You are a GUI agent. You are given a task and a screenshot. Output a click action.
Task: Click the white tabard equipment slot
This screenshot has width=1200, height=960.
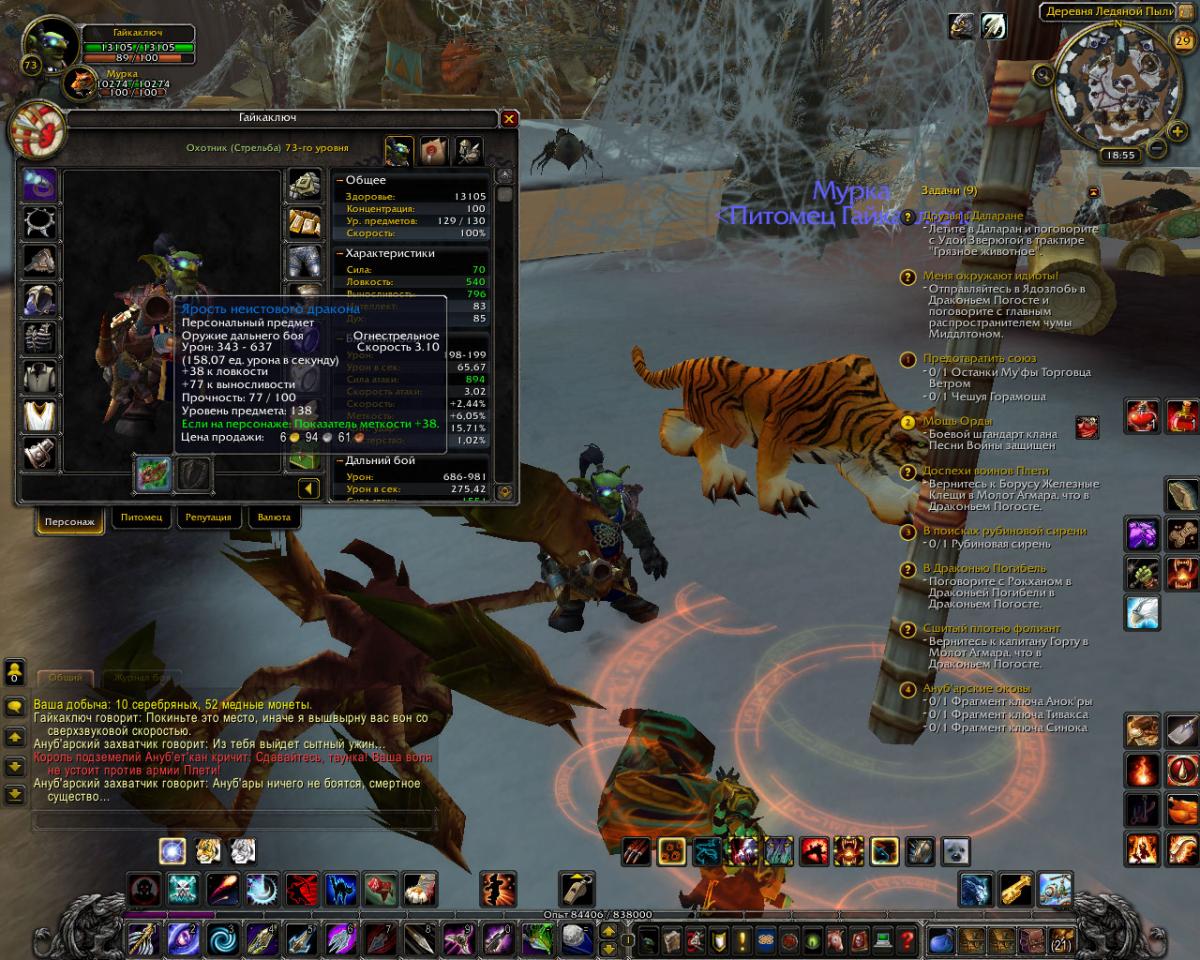39,415
